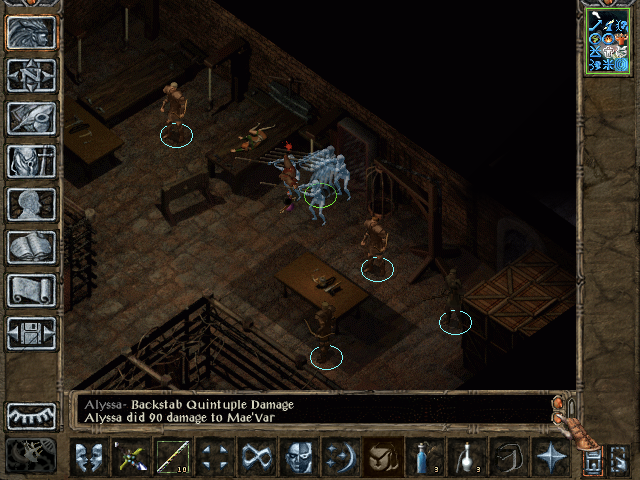The height and width of the screenshot is (480, 640).
Task: Activate the infinity-loop ability icon
Action: pyautogui.click(x=257, y=457)
